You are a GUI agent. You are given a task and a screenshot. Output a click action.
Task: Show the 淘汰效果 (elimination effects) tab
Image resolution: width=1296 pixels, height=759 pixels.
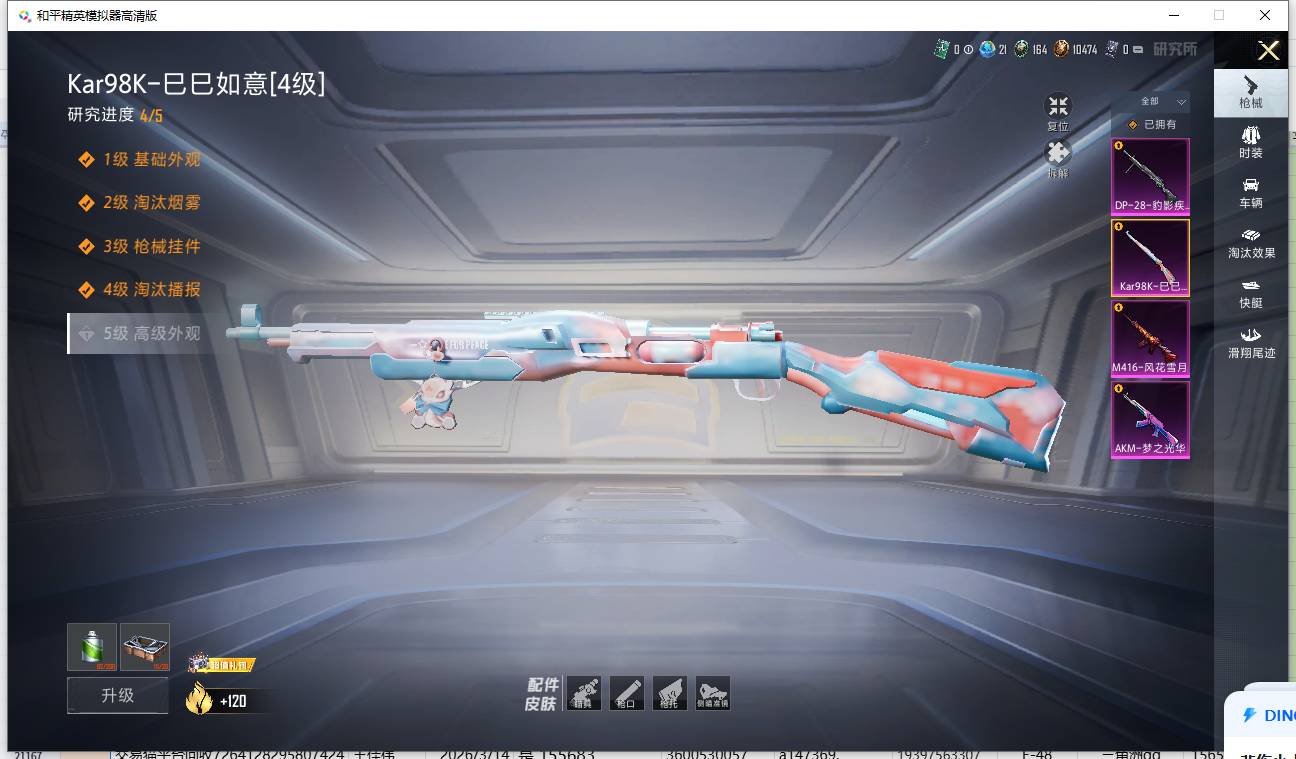pyautogui.click(x=1251, y=242)
